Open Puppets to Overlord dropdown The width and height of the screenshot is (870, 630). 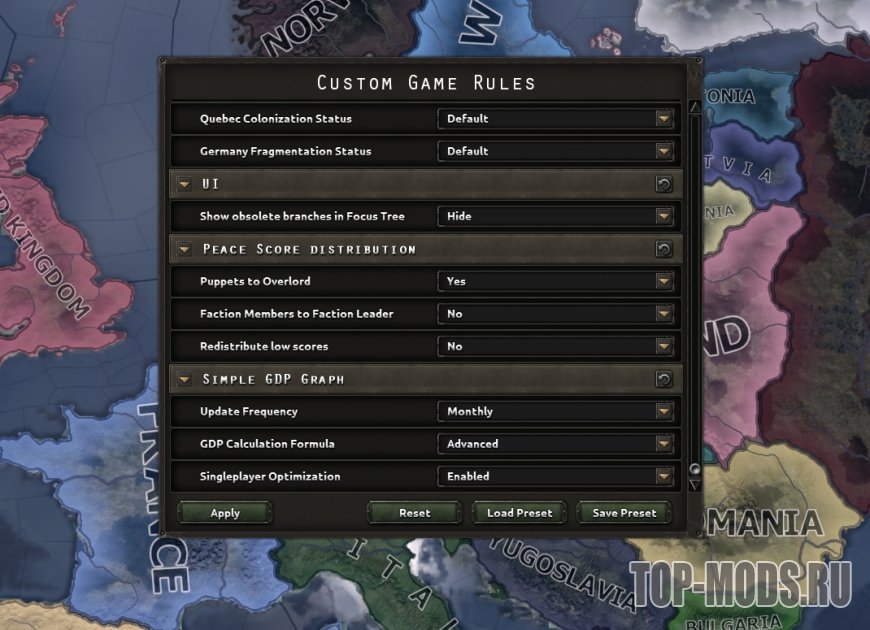[555, 281]
